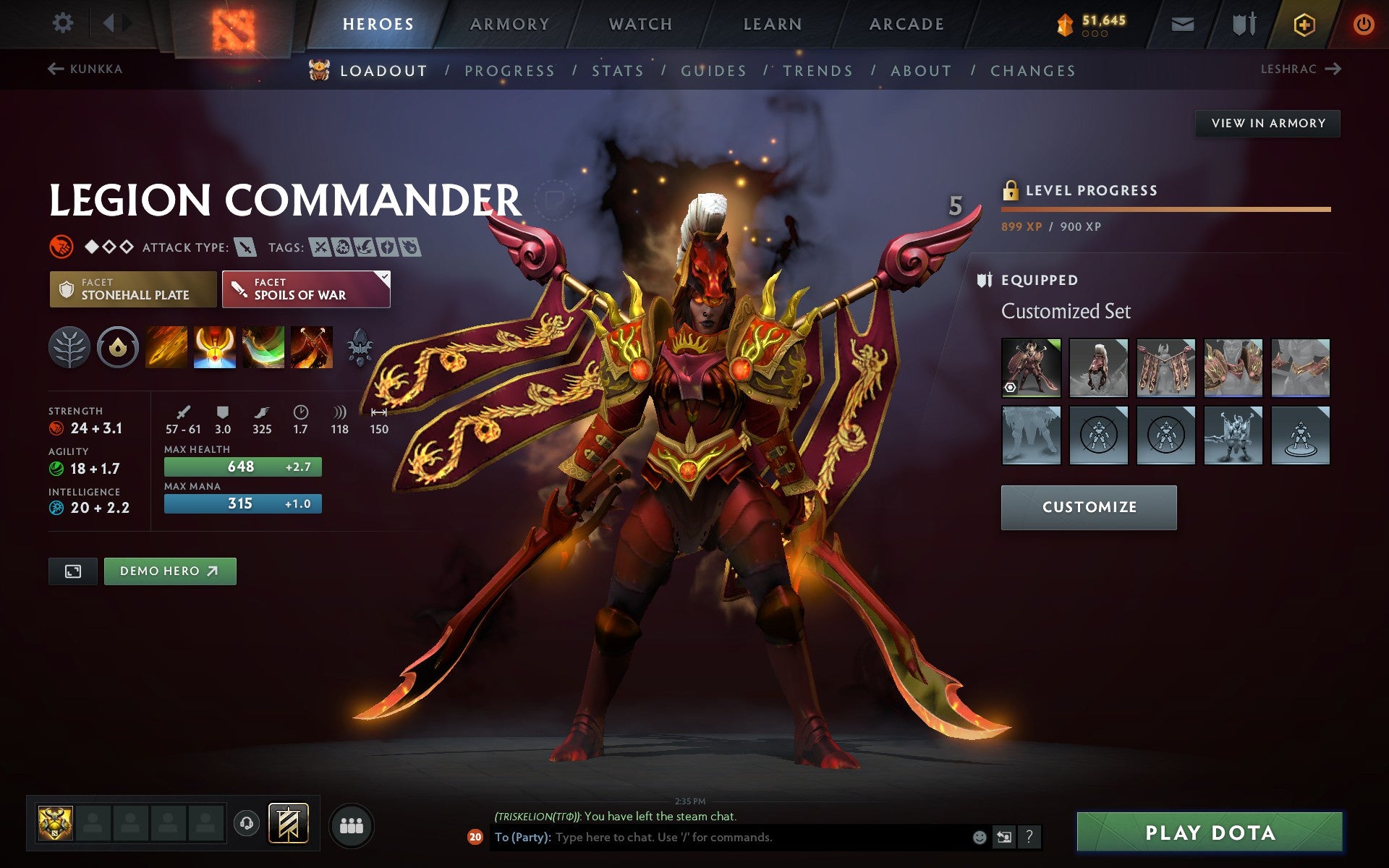The width and height of the screenshot is (1389, 868).
Task: Open the talent tree for Legion Commander
Action: click(70, 347)
